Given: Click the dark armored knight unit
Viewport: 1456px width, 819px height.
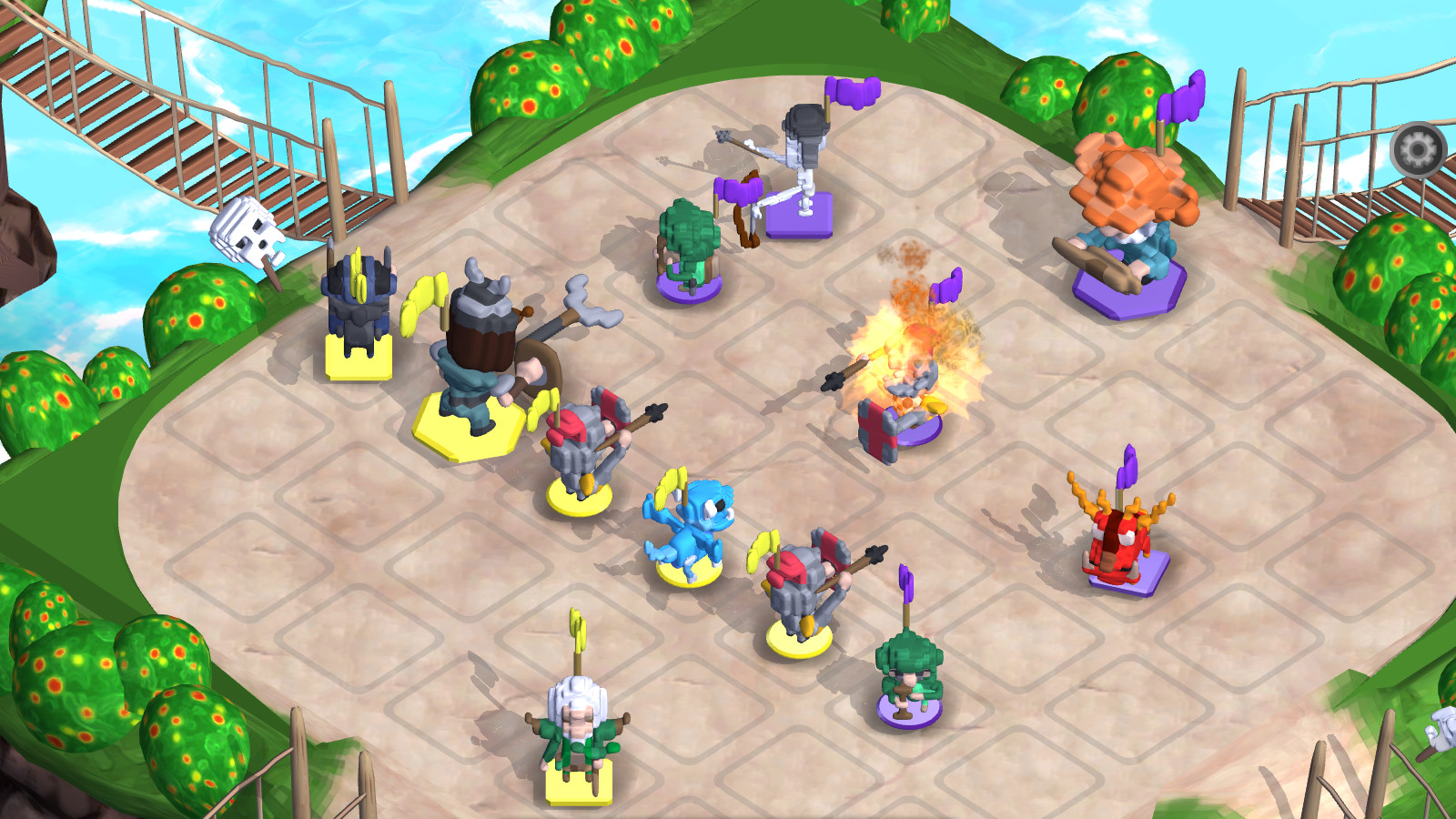Looking at the screenshot, I should coord(361,309).
